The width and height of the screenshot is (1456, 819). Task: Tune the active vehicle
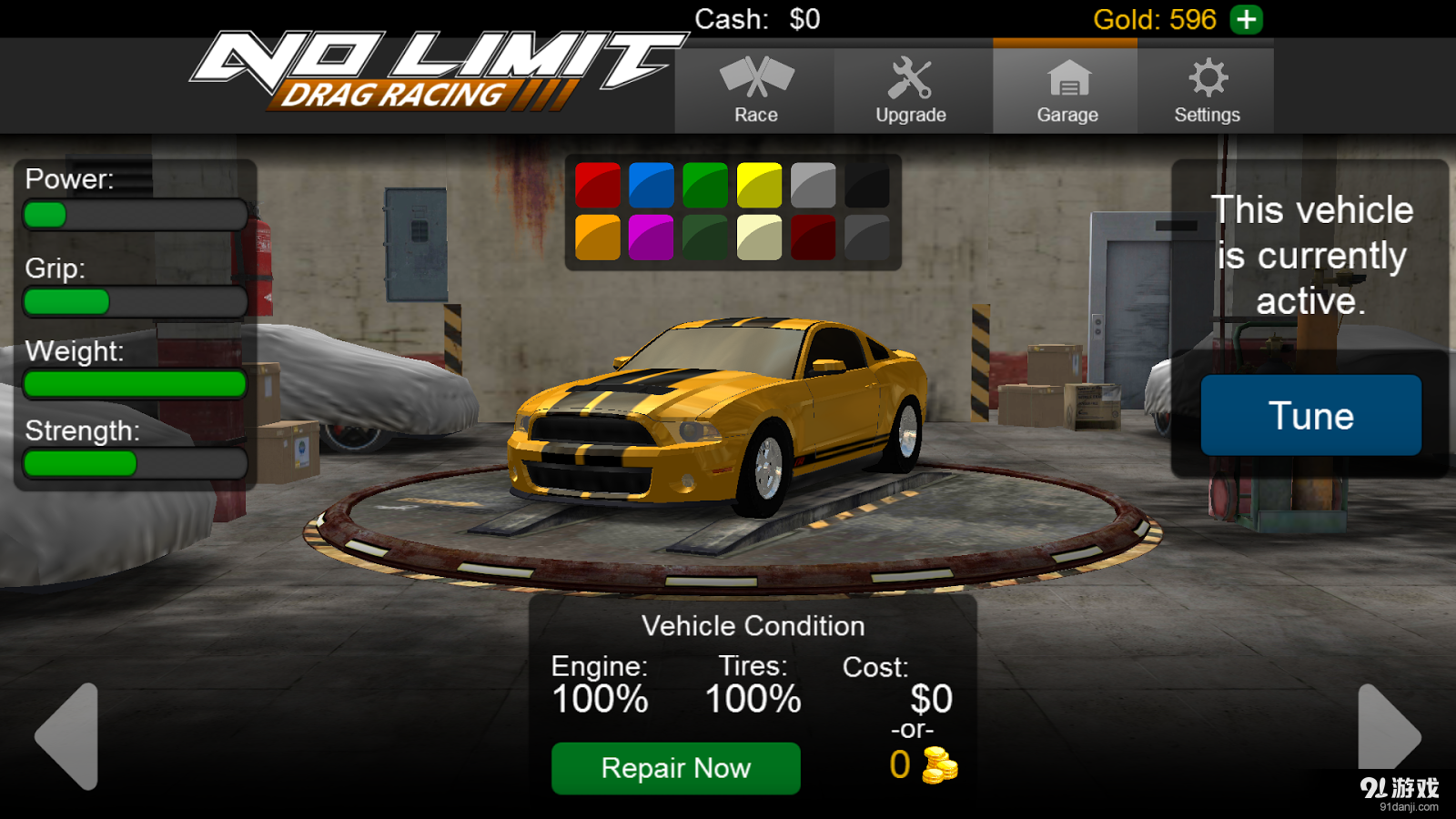(1310, 416)
